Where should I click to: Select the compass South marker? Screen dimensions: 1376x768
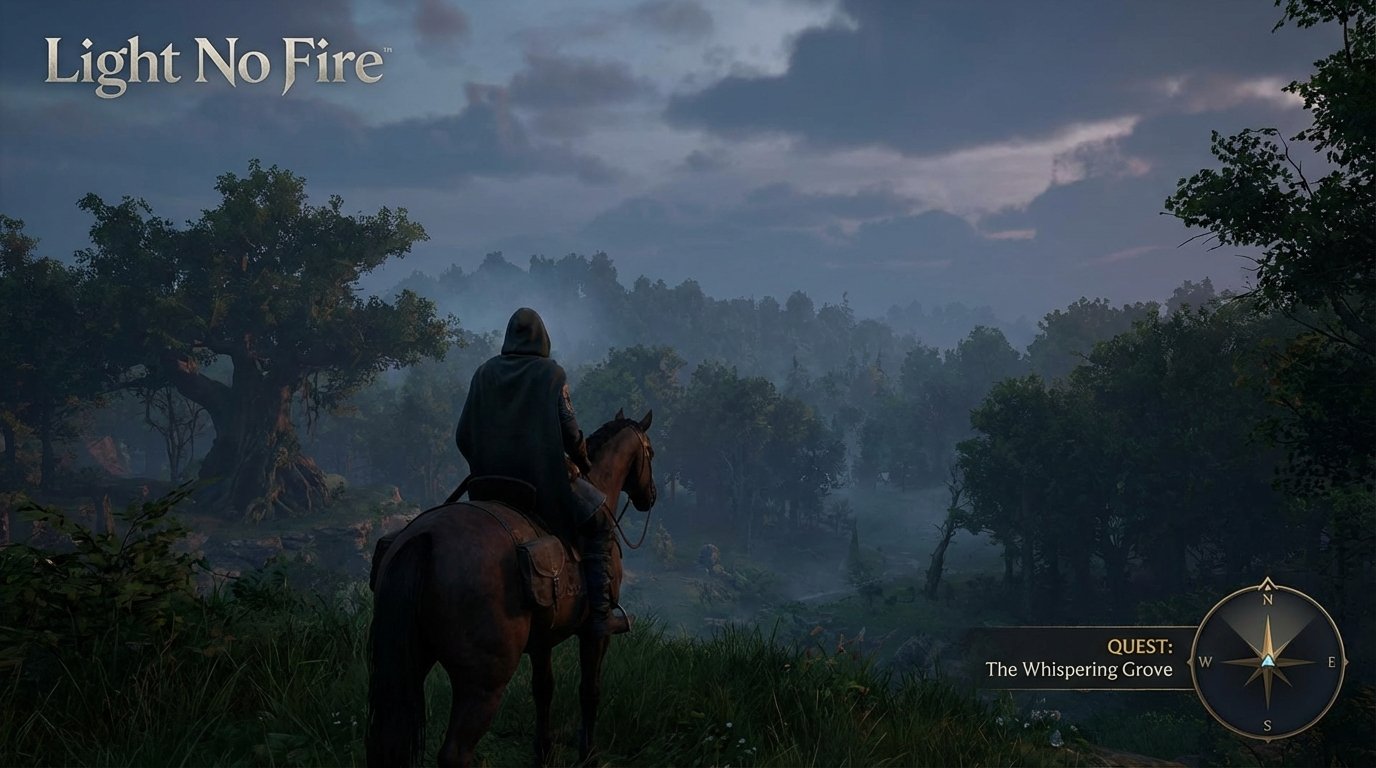(1267, 723)
